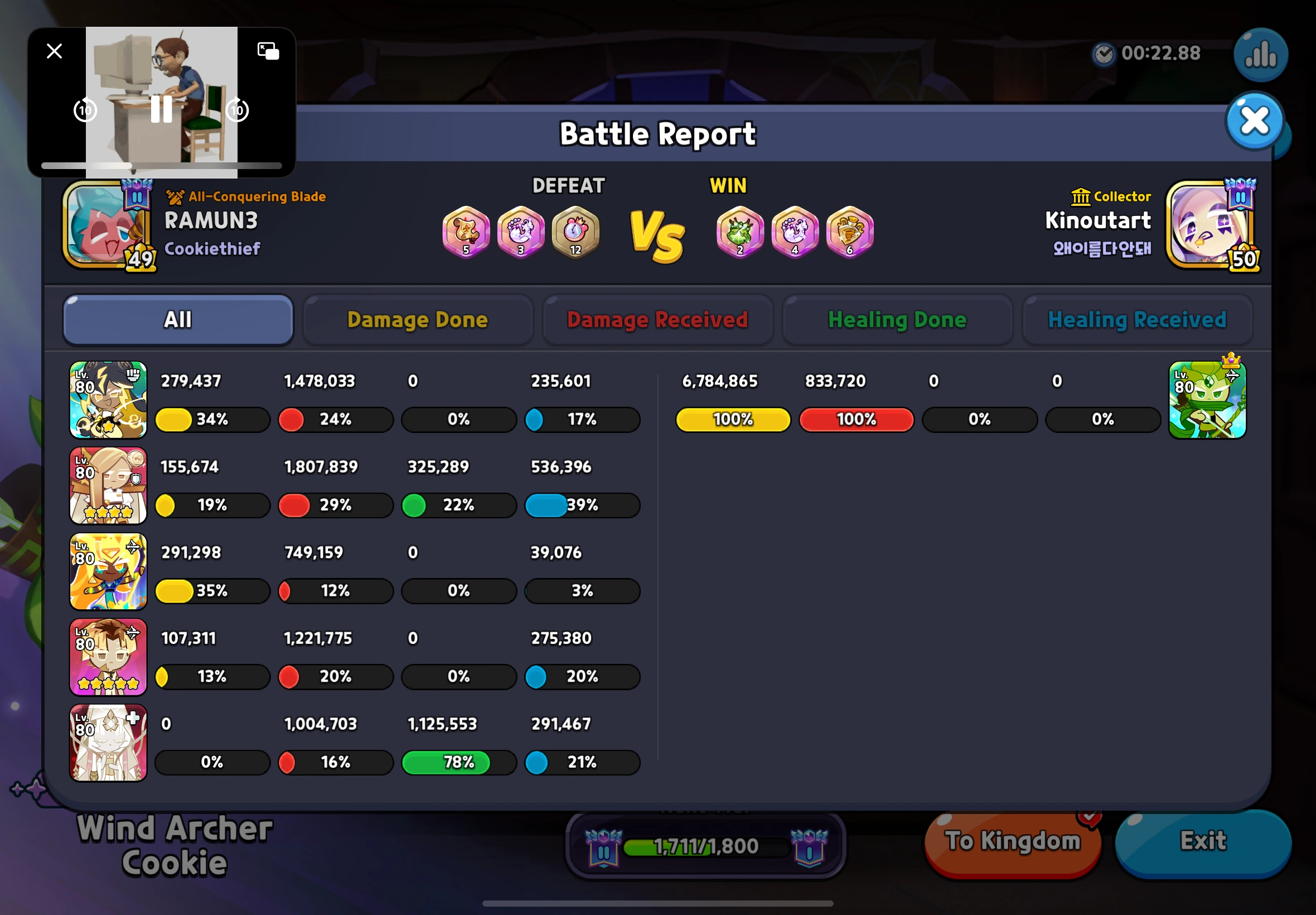Toggle picture-in-picture expand mode
Viewport: 1316px width, 915px height.
pyautogui.click(x=268, y=51)
